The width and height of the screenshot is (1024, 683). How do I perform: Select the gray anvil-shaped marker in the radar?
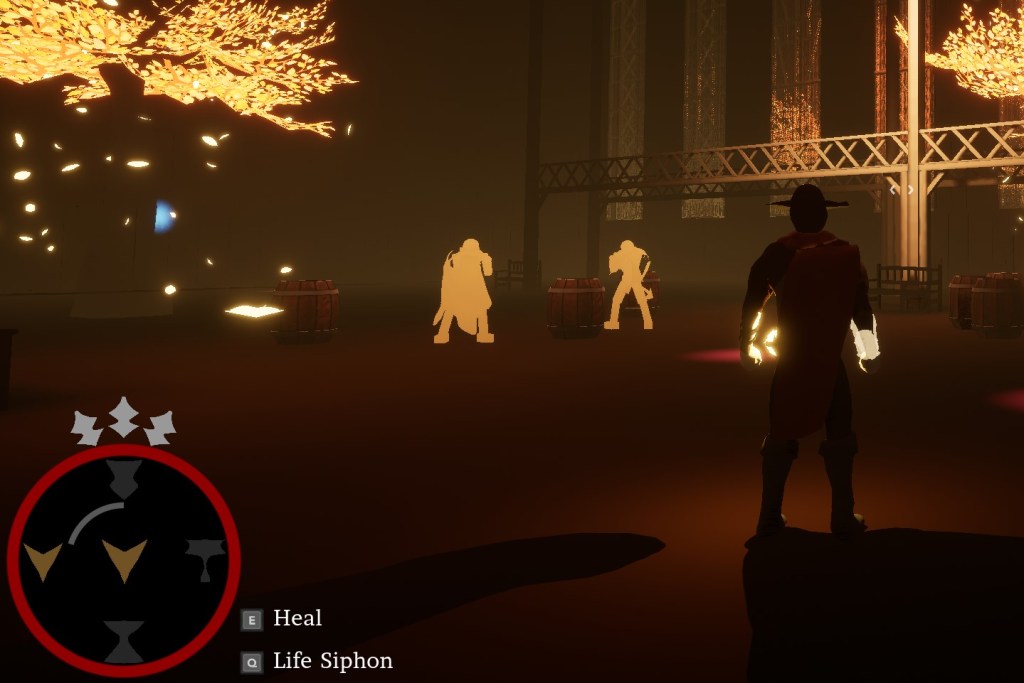coord(205,557)
